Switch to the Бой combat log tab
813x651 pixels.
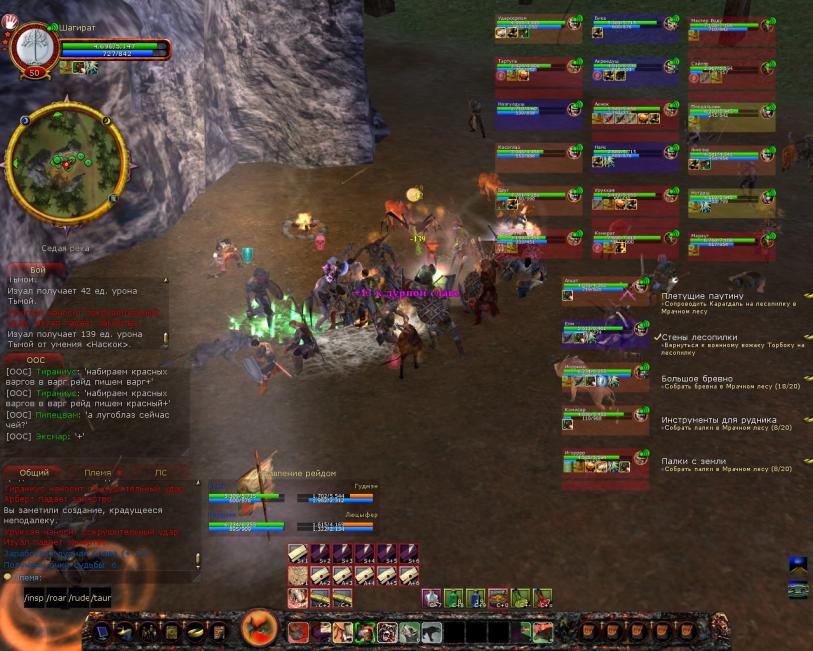pos(38,270)
